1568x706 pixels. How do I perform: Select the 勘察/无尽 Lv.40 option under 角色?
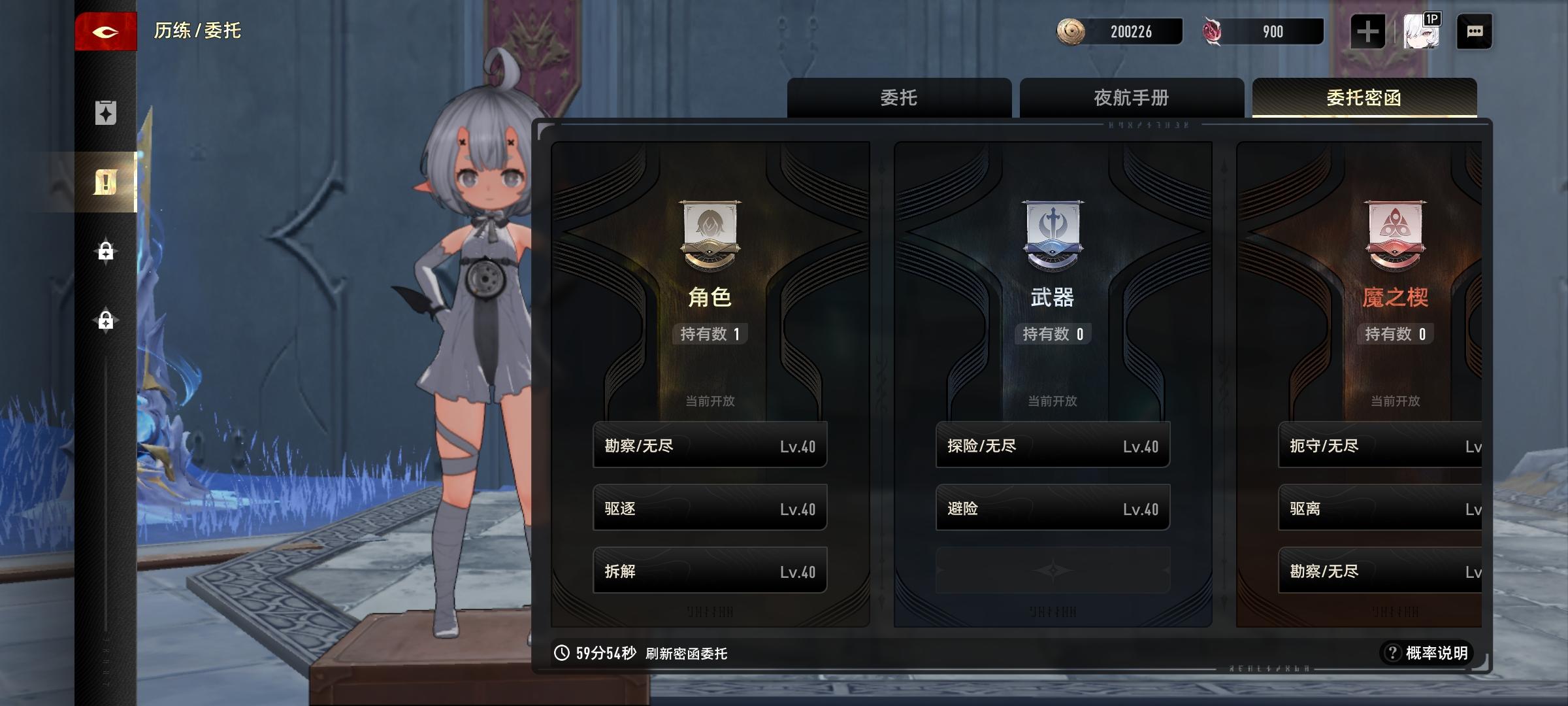pyautogui.click(x=709, y=445)
